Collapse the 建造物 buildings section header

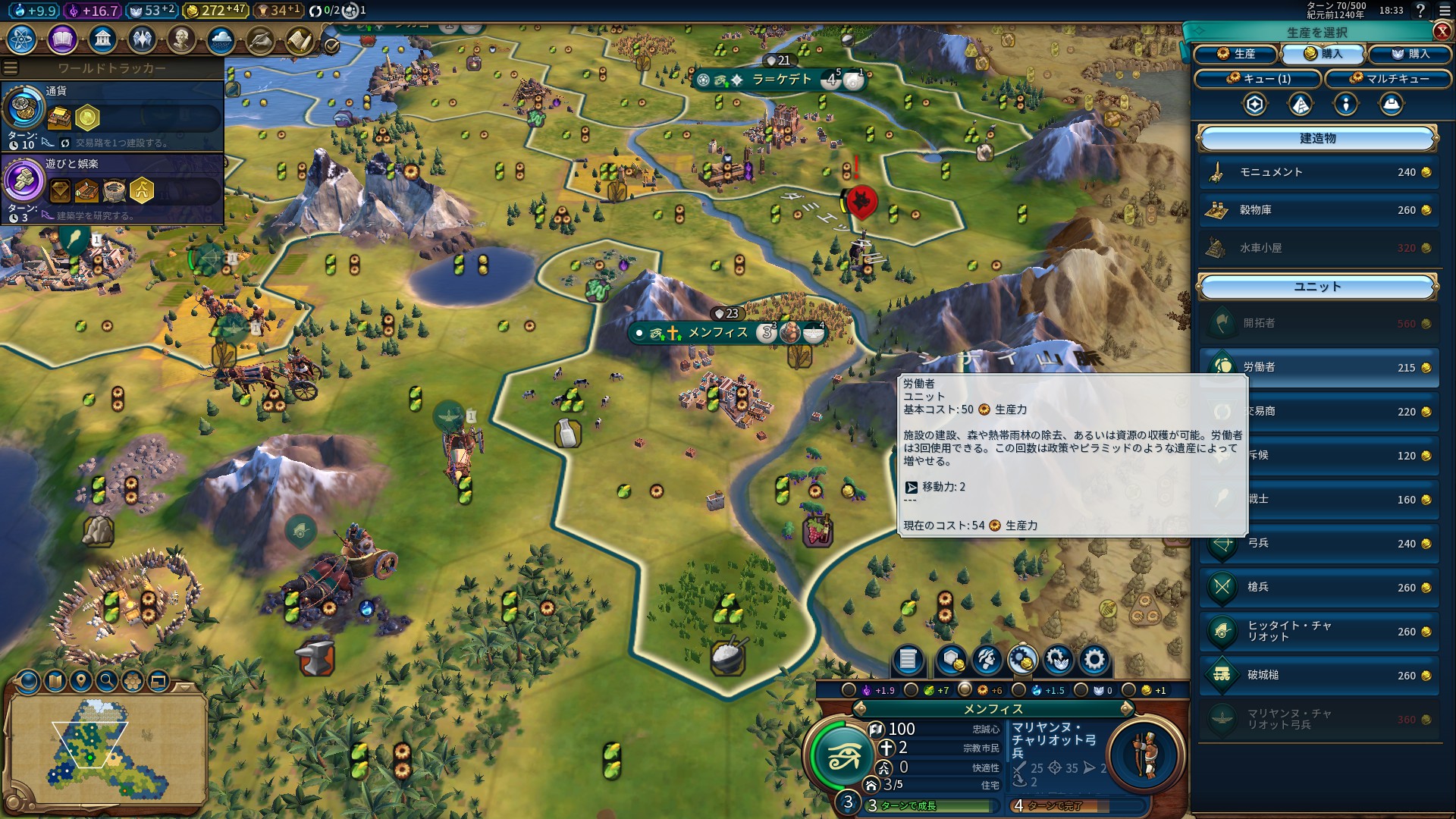tap(1317, 139)
